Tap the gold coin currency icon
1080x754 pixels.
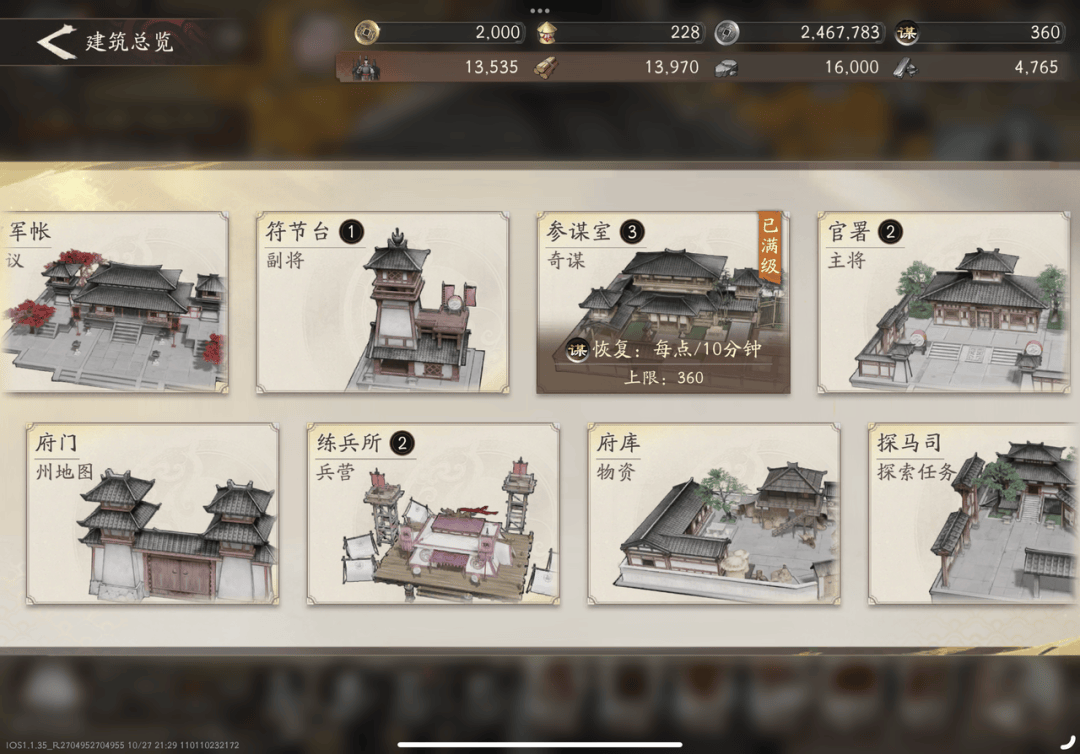[367, 33]
